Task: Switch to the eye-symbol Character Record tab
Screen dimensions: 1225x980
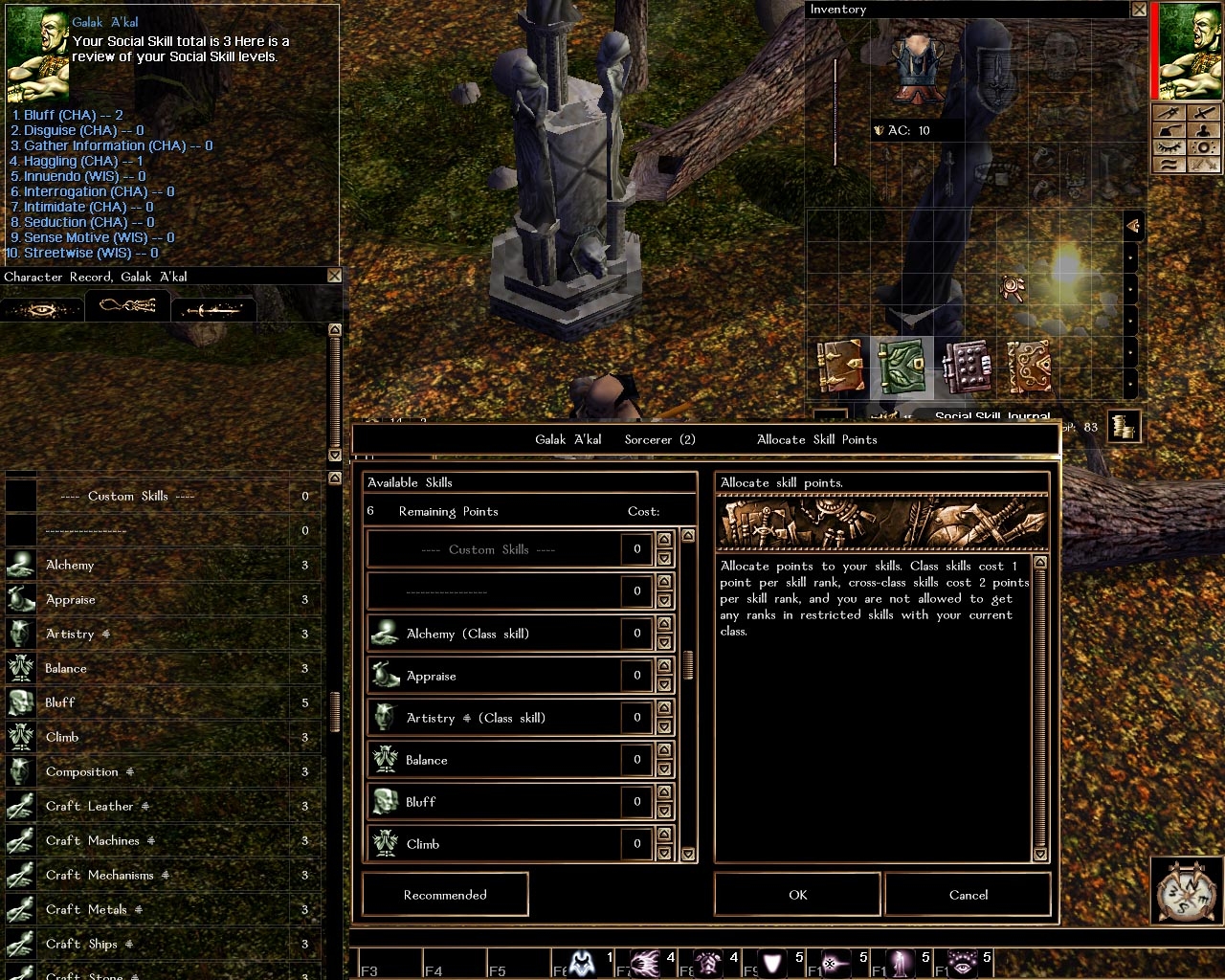Action: 42,309
